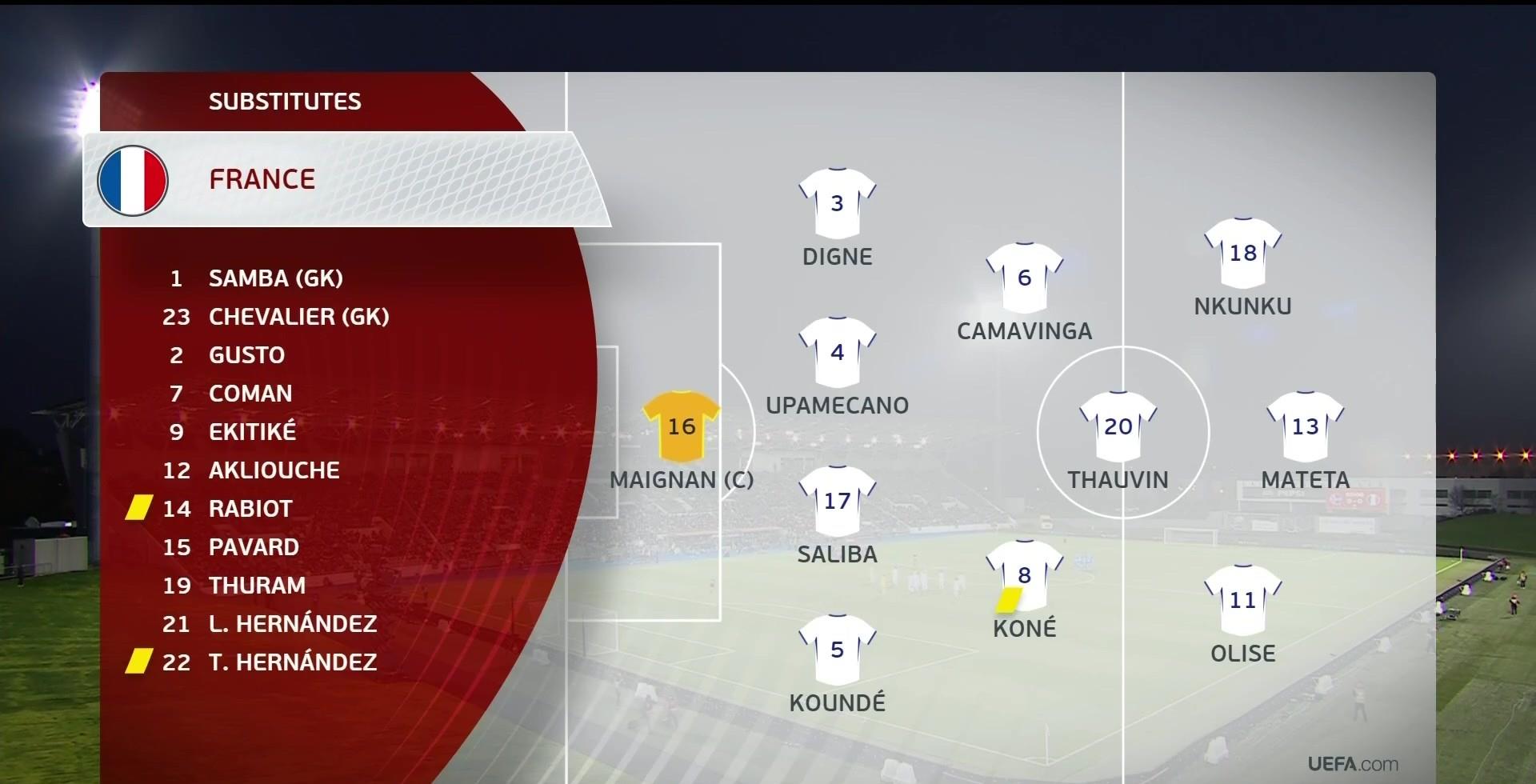Click the Substitutes header
This screenshot has height=784, width=1536.
coord(285,102)
